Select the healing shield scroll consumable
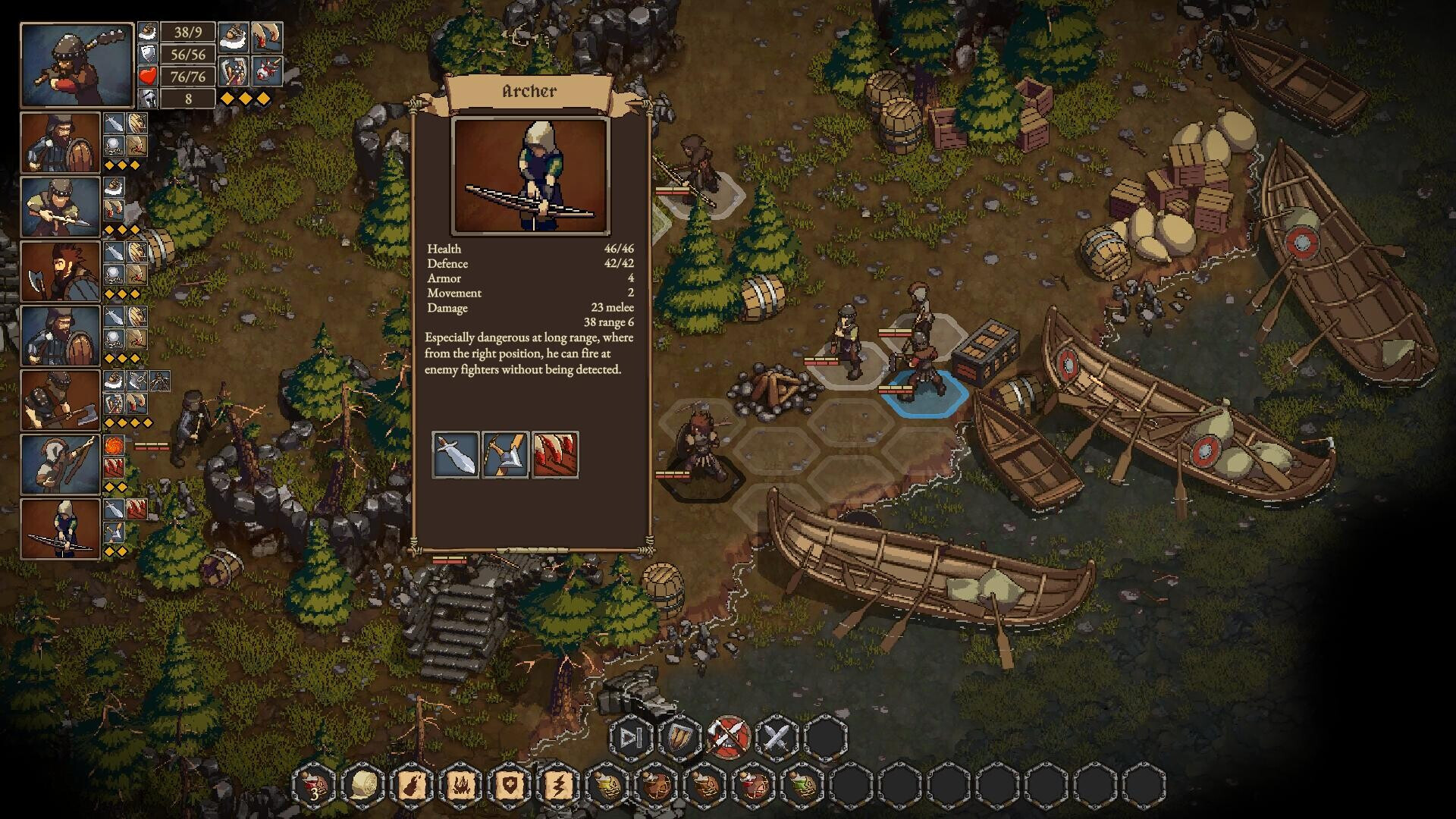1456x819 pixels. pos(510,786)
